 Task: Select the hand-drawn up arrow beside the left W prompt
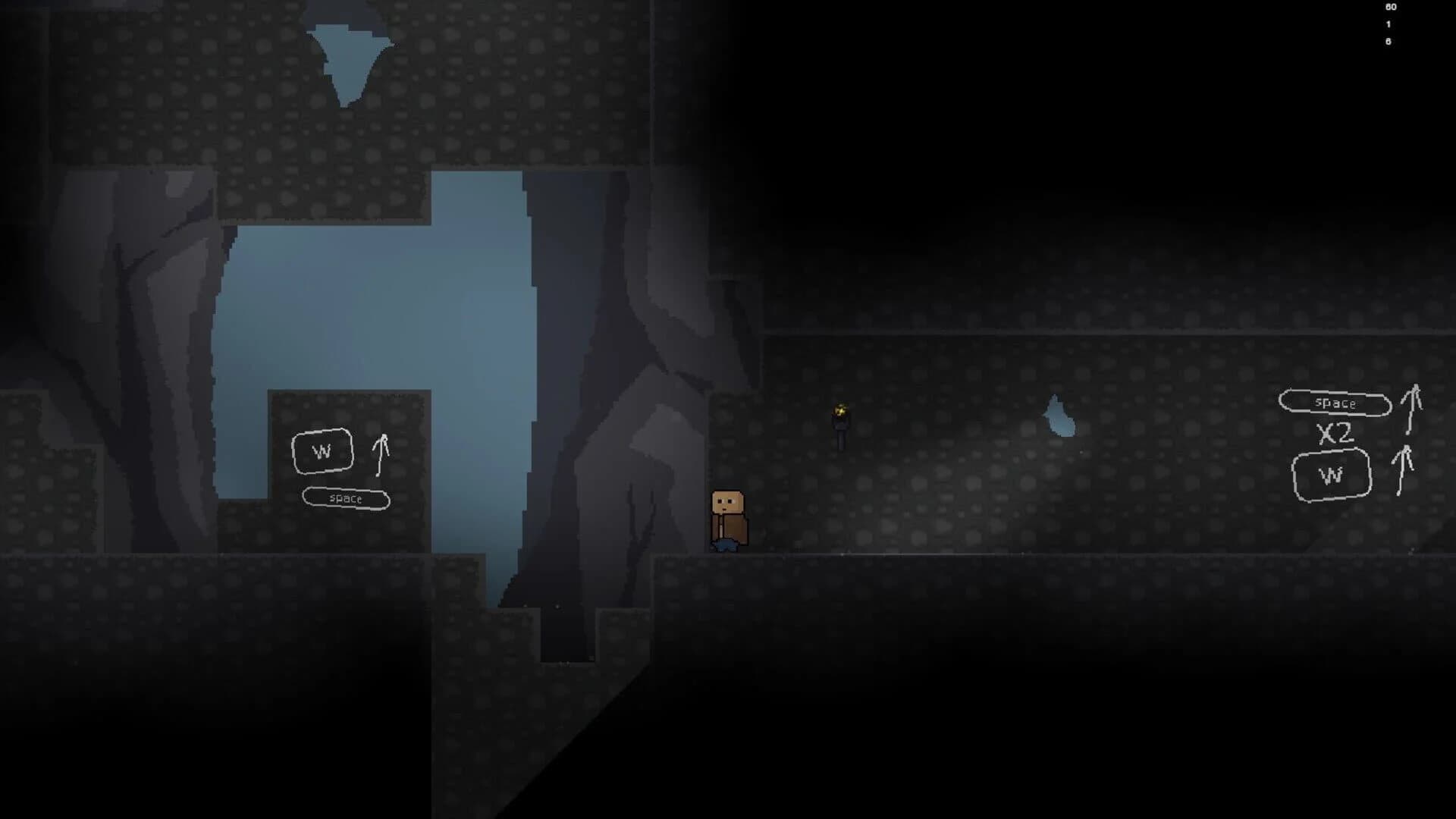pyautogui.click(x=381, y=455)
